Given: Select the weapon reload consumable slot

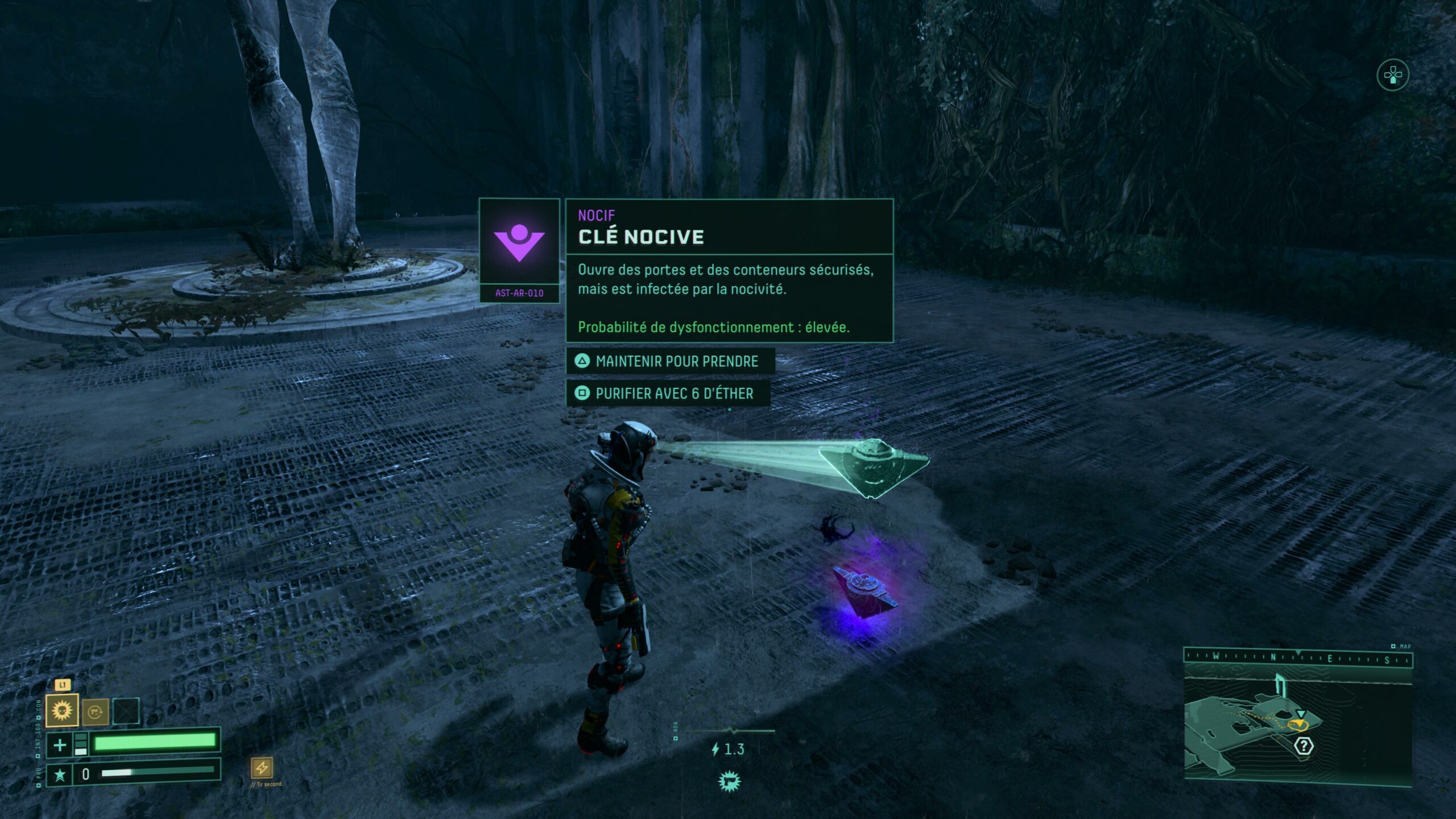Looking at the screenshot, I should [x=95, y=712].
